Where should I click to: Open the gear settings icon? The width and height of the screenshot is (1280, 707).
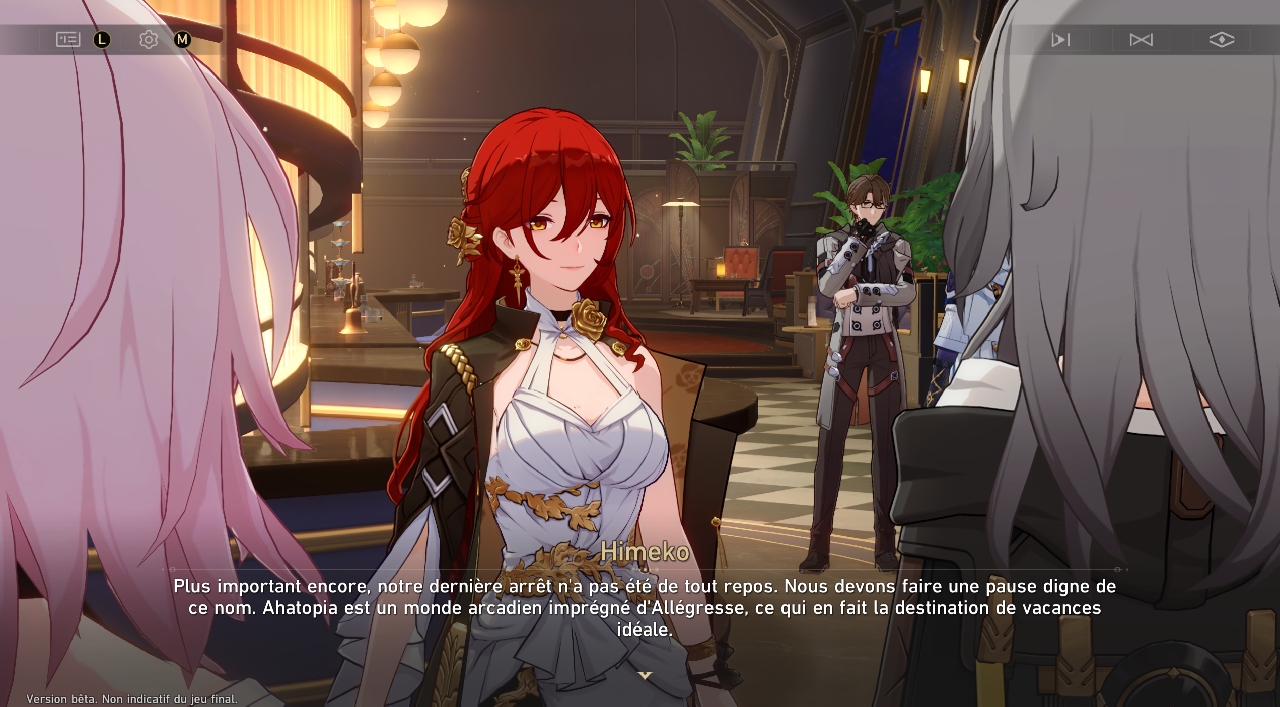pyautogui.click(x=149, y=39)
